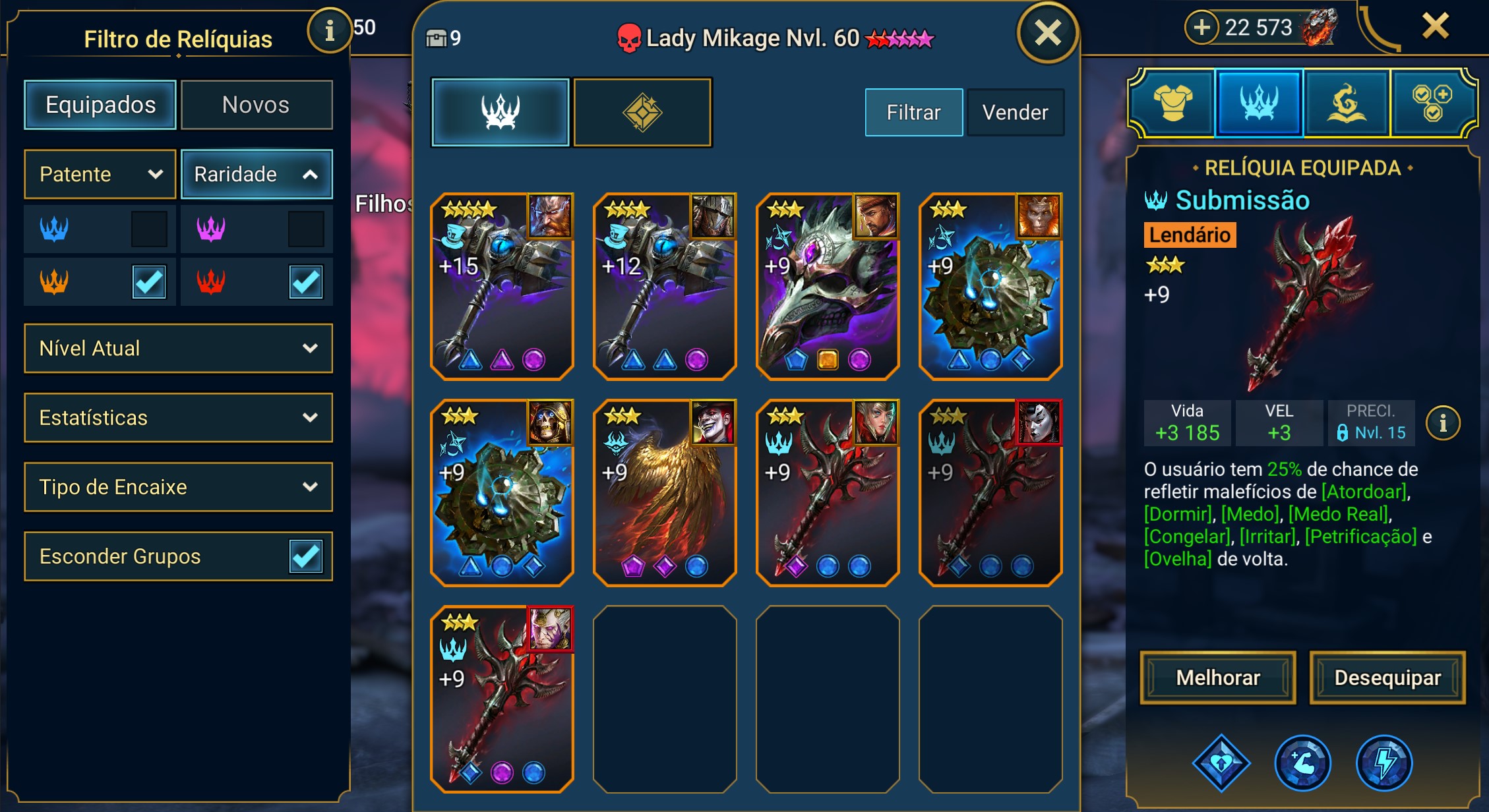Switch to the Novos filter tab

pyautogui.click(x=256, y=105)
